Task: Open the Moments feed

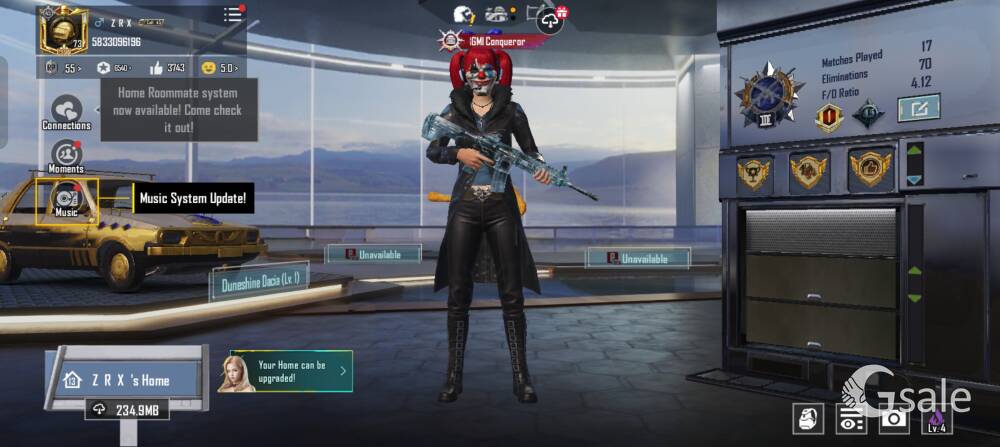Action: tap(66, 157)
